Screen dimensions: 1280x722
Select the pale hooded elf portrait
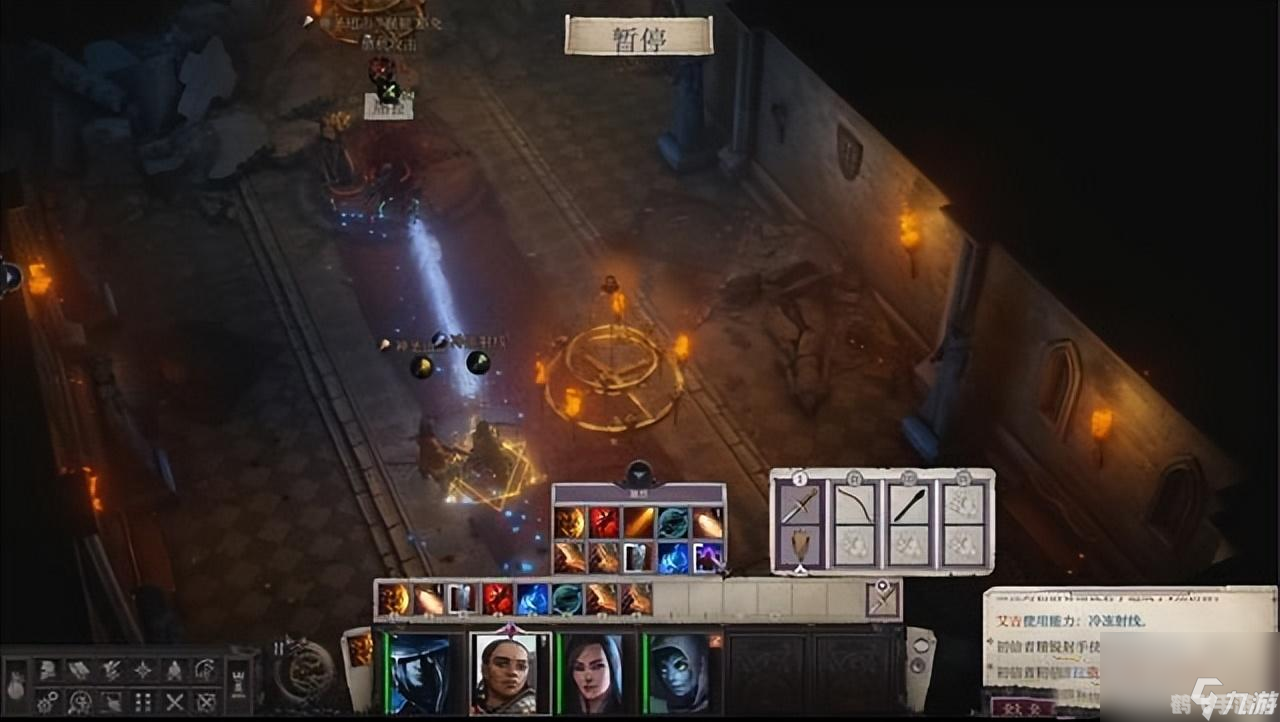[683, 671]
